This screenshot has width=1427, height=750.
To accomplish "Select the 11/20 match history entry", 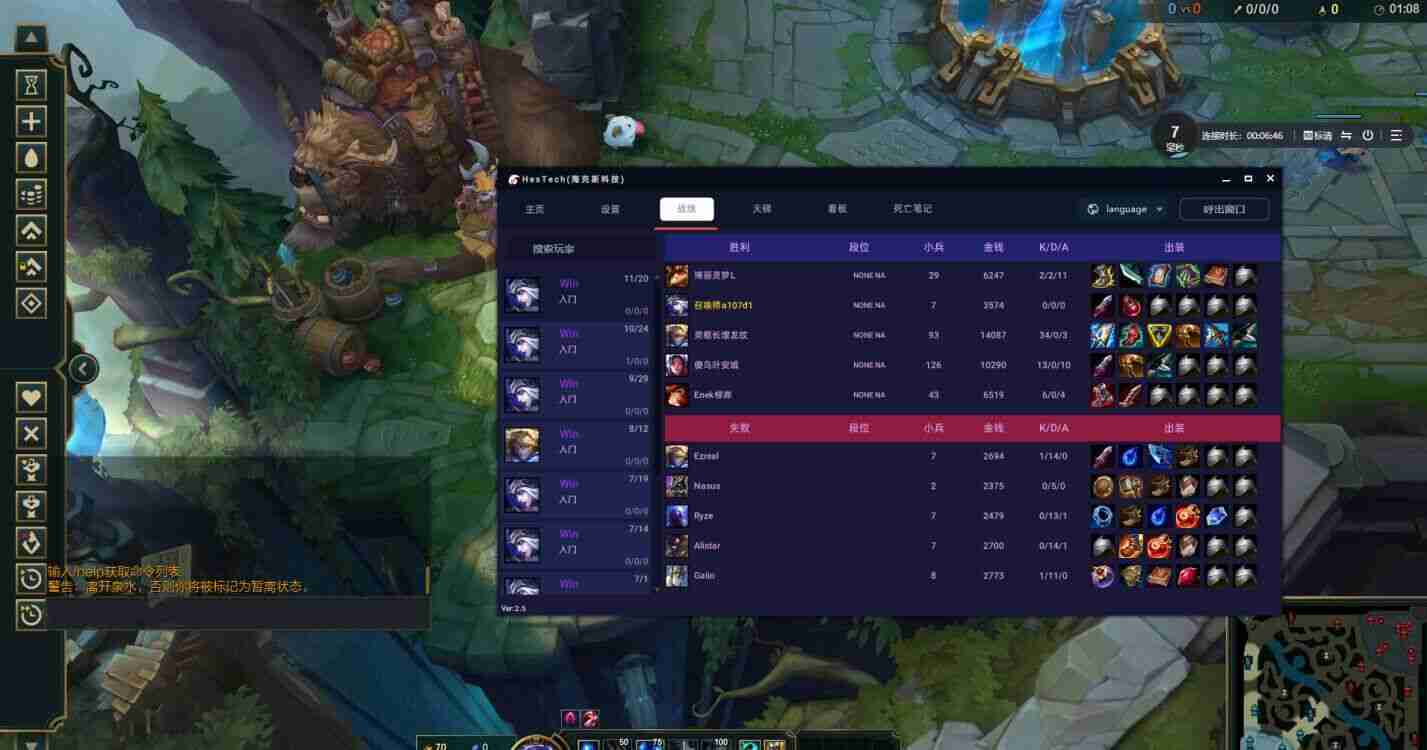I will 577,295.
